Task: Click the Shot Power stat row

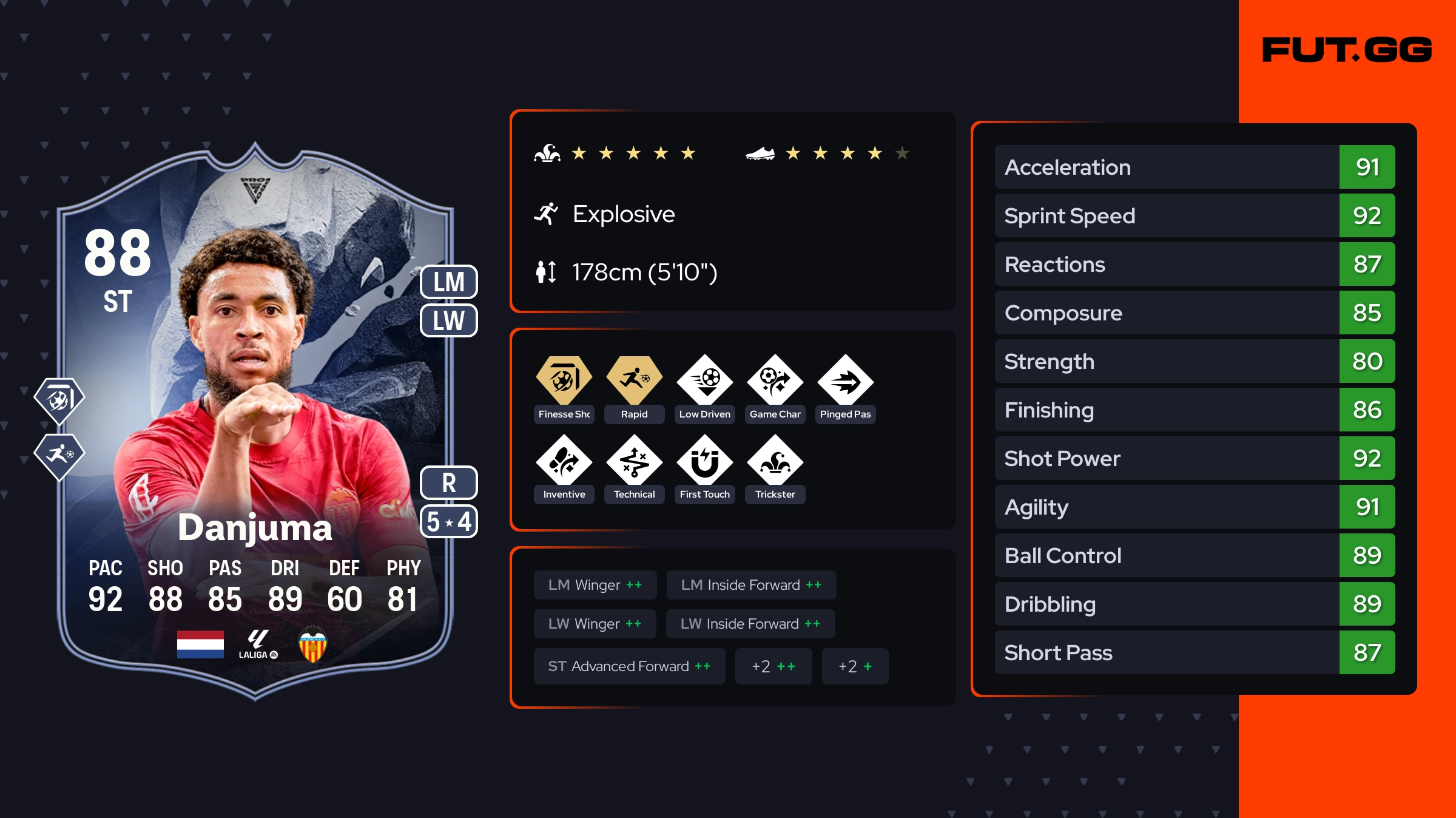Action: click(1194, 459)
